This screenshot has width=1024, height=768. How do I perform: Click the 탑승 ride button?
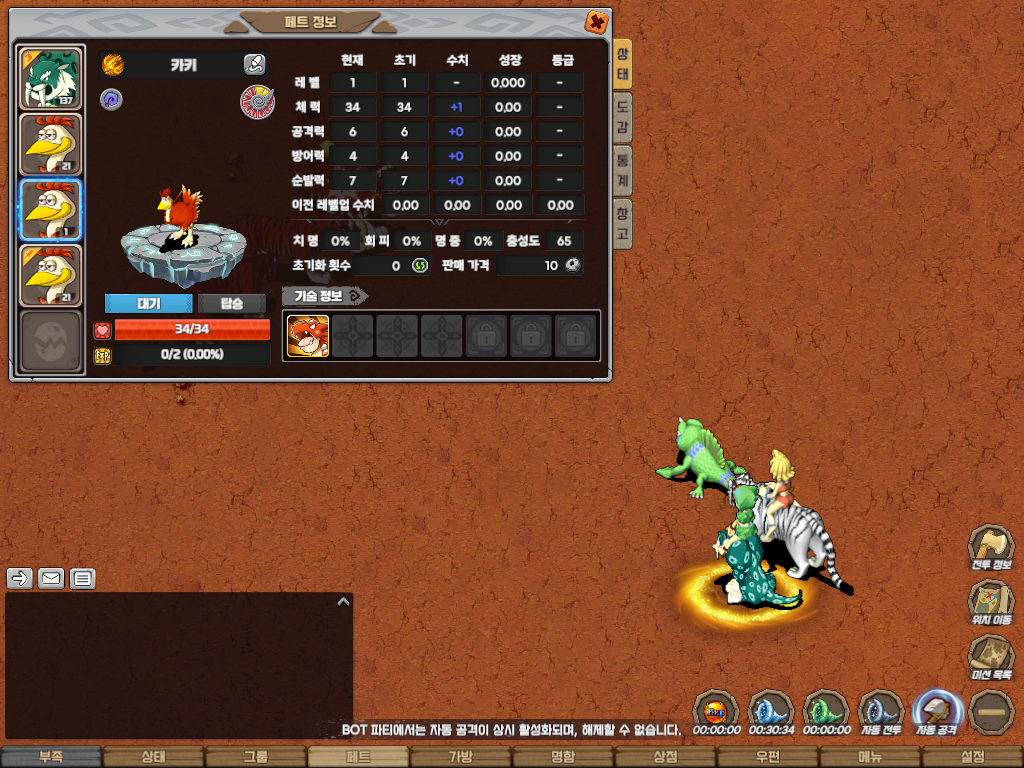click(x=231, y=303)
